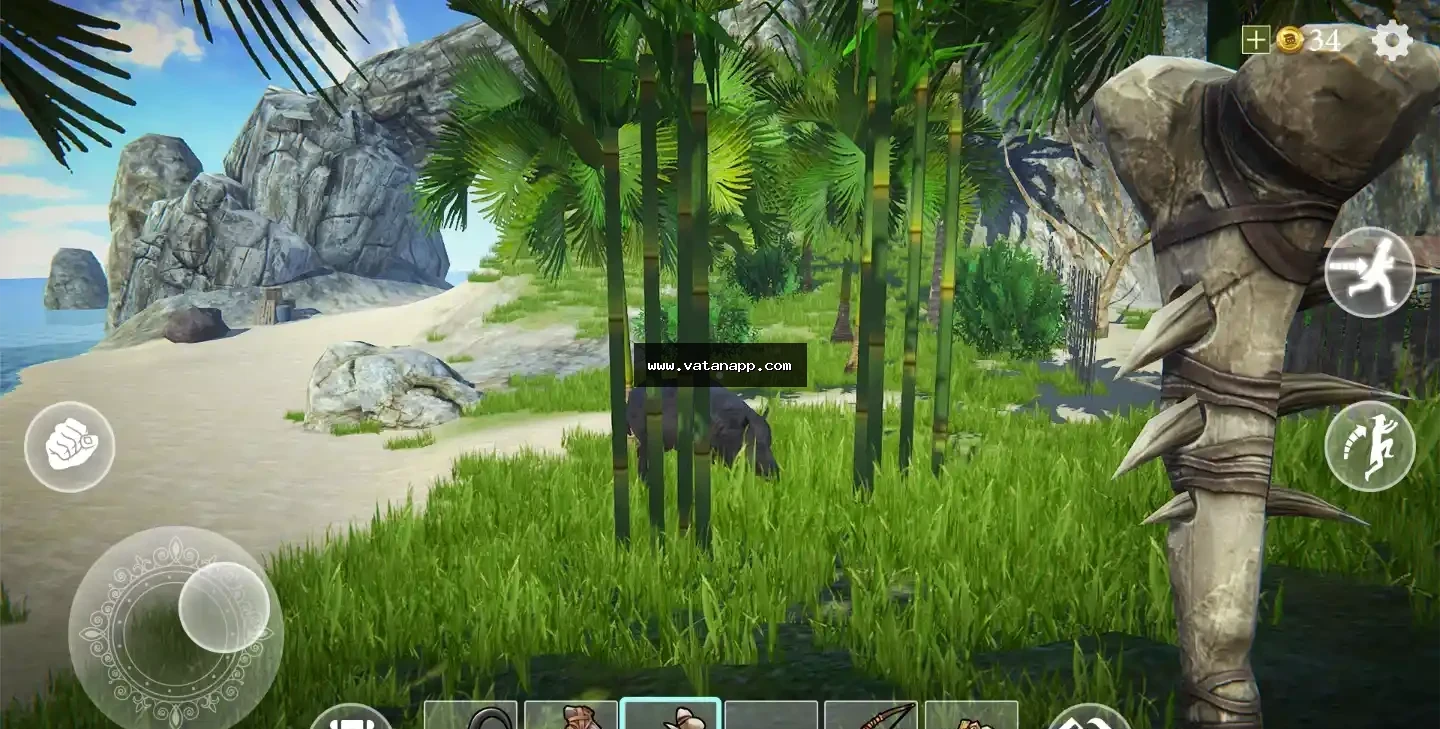1440x729 pixels.
Task: Select the empty hotbar slot
Action: 771,715
